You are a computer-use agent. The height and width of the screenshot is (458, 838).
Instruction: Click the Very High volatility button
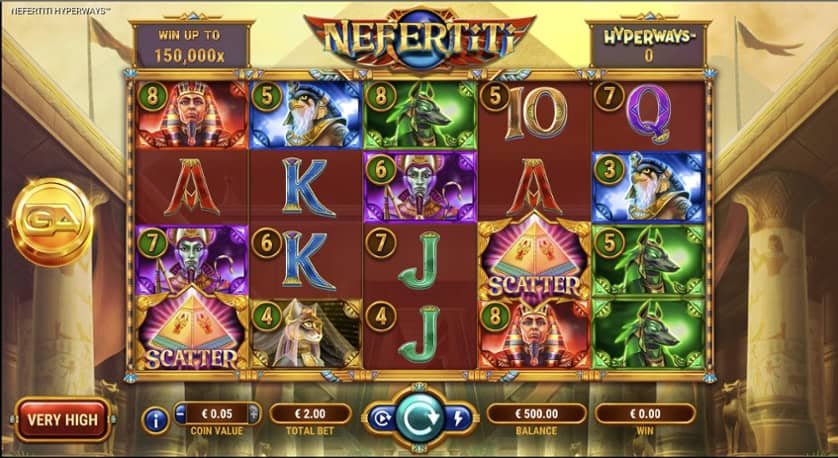pos(62,420)
